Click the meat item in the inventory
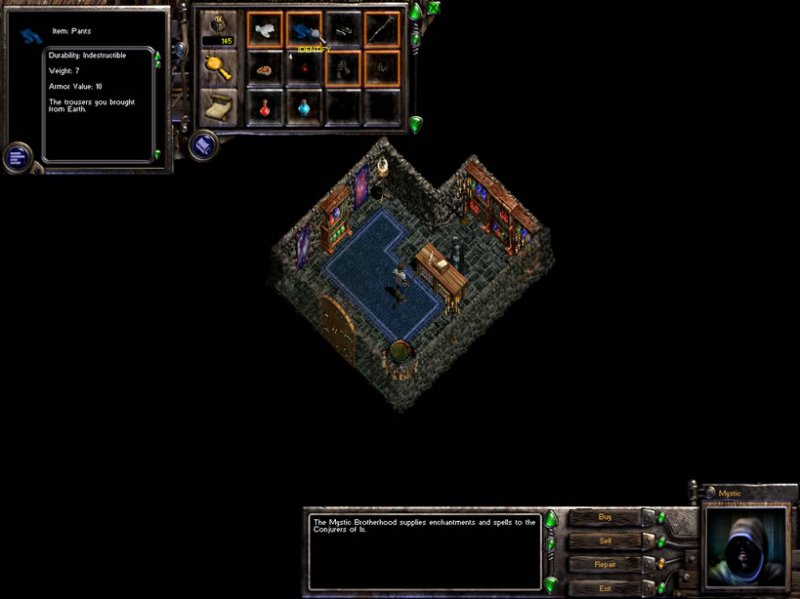 coord(265,69)
